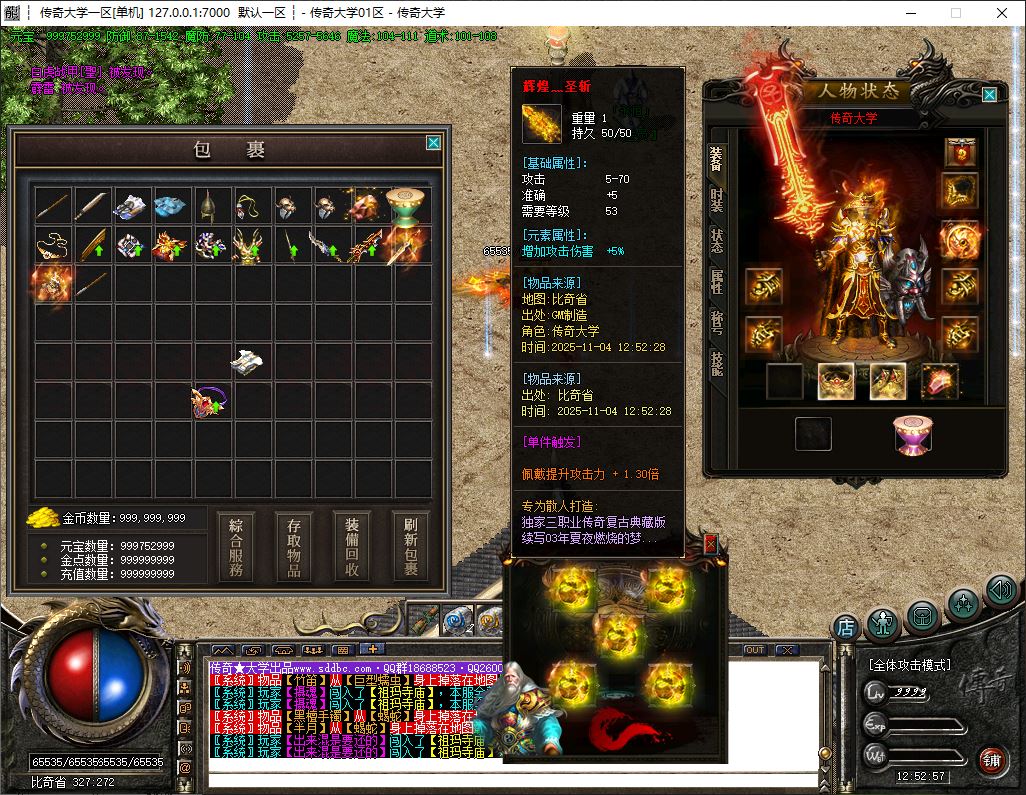Click the 存取物品 storage button
This screenshot has height=795, width=1026.
[x=294, y=546]
